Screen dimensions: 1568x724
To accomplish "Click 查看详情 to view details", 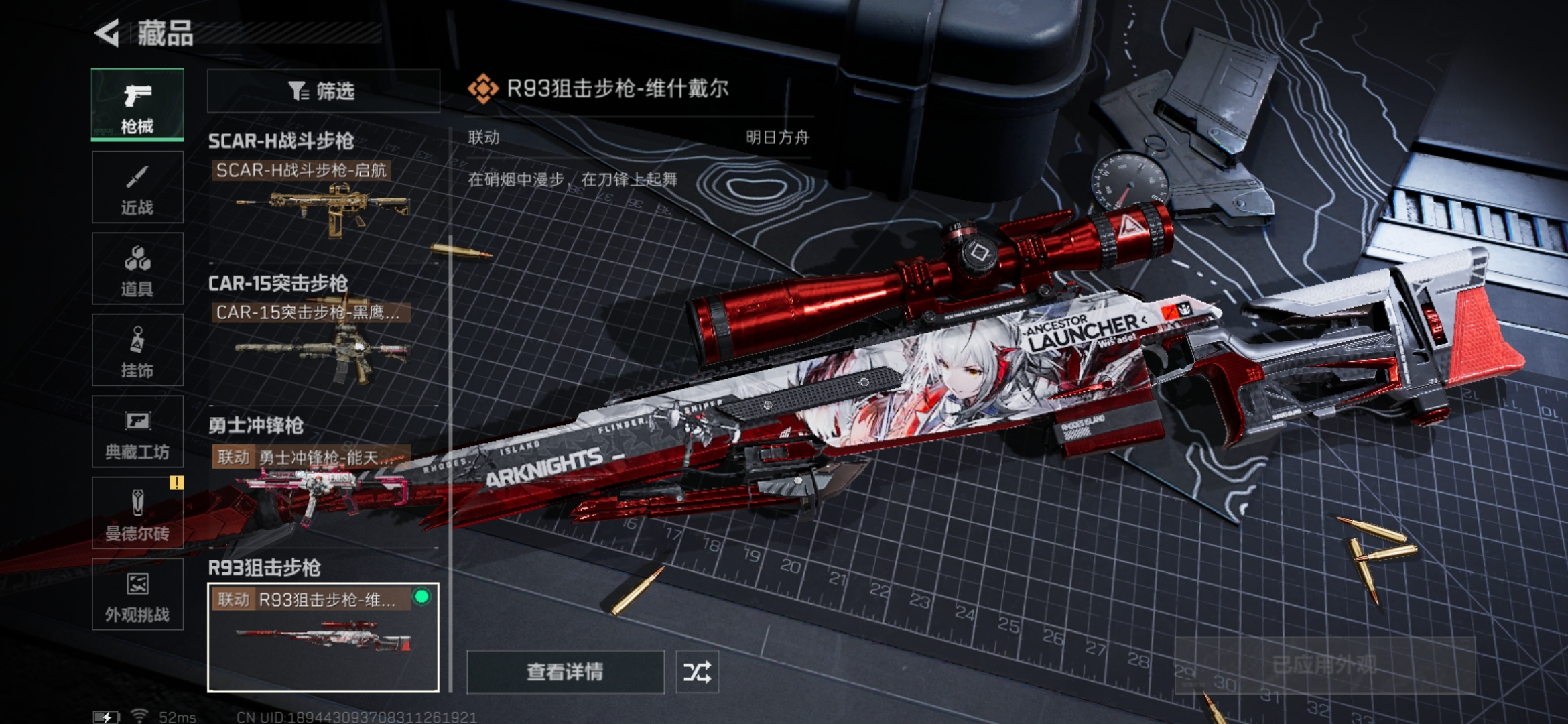I will click(x=565, y=672).
